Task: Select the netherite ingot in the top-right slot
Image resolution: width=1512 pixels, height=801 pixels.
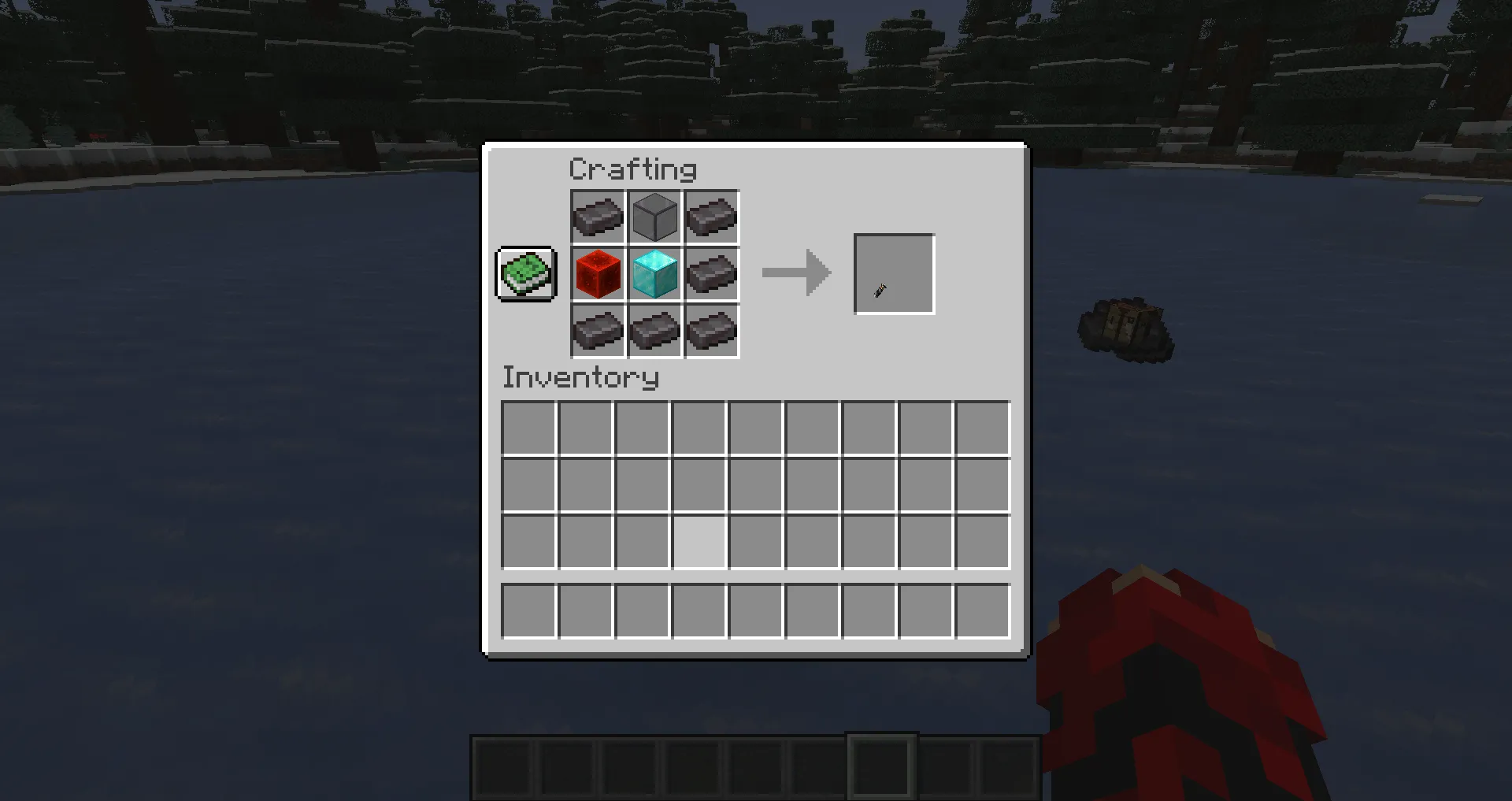Action: [711, 217]
